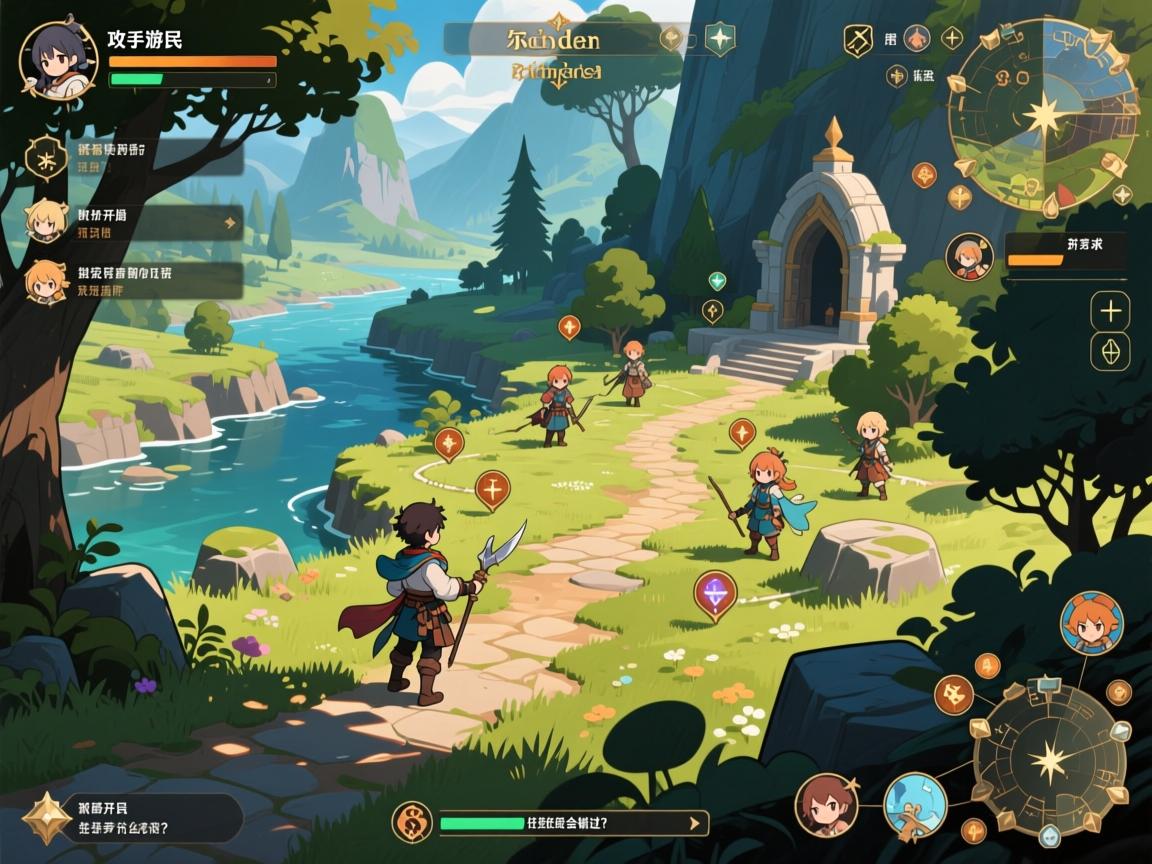Click the square diamond-compass button
Viewport: 1152px width, 864px height.
click(1110, 352)
